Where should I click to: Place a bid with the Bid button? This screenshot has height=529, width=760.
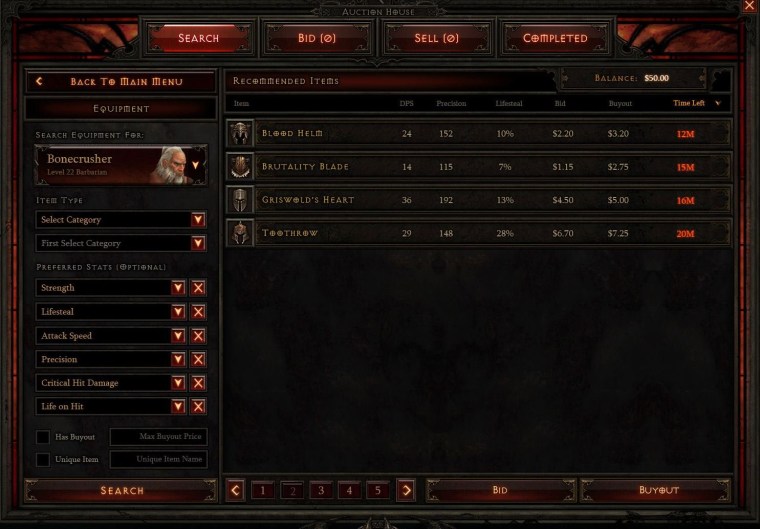500,490
